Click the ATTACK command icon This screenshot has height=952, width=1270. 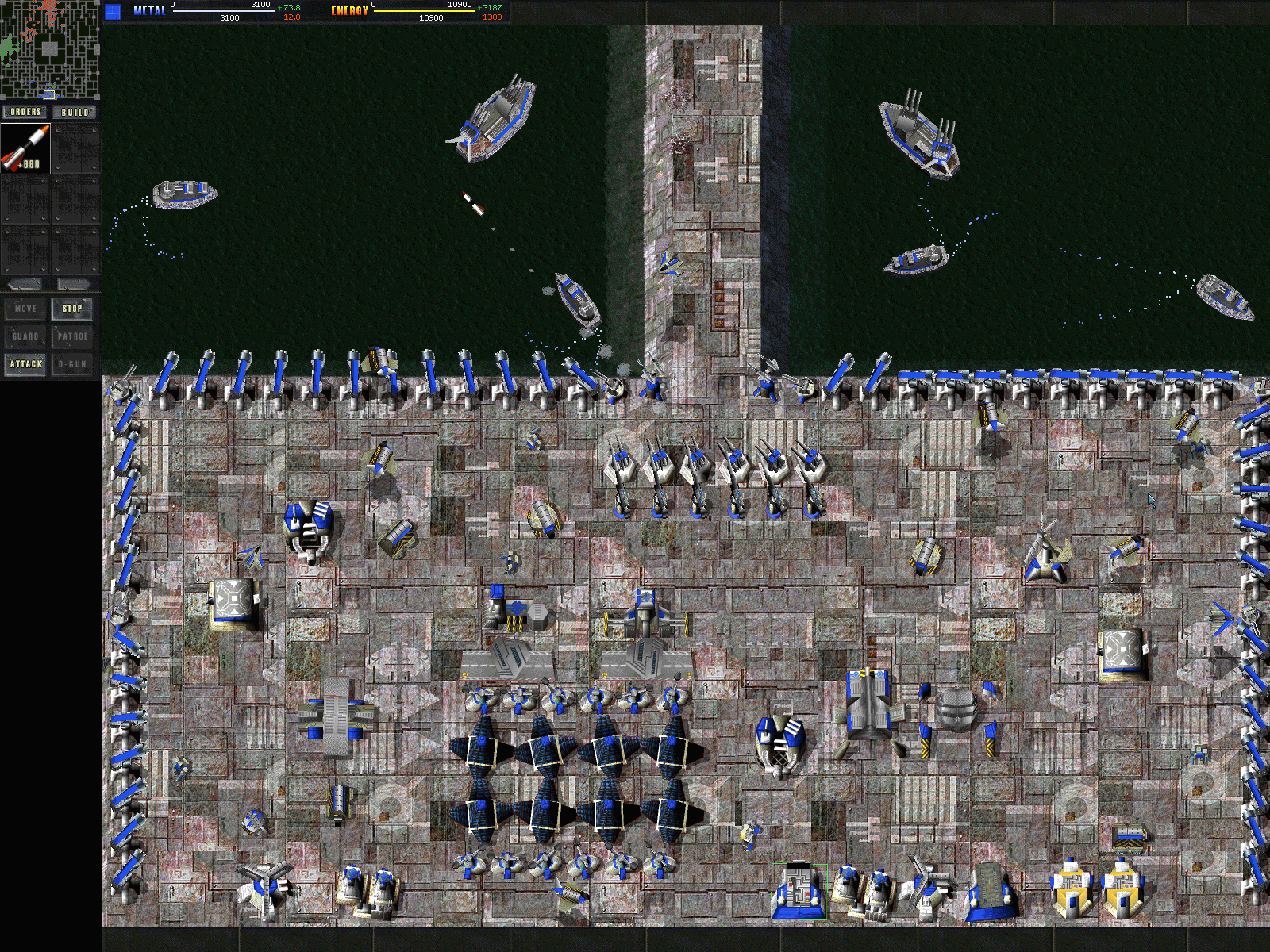[x=25, y=364]
